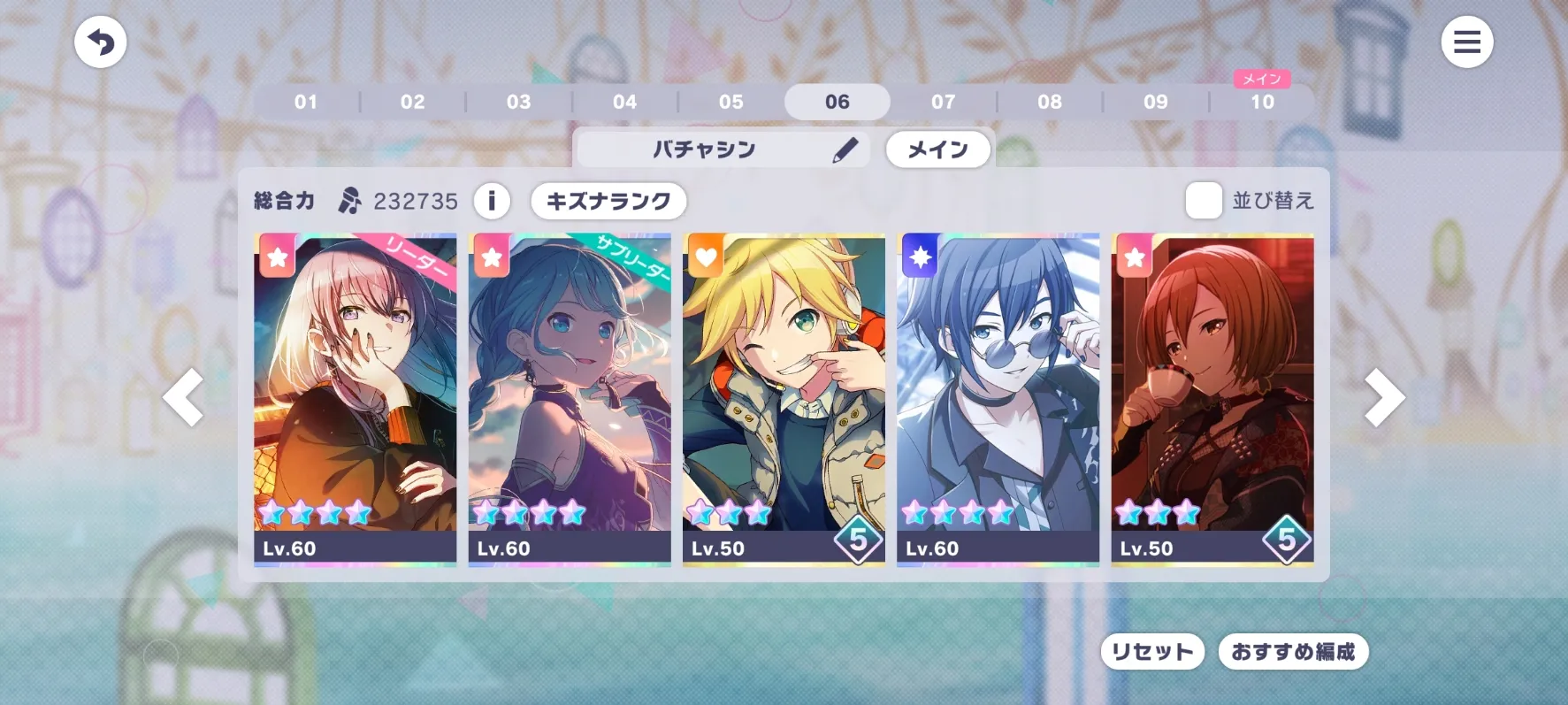Screen dimensions: 1568x705
Task: Open おすすめ編成 recommended formation
Action: click(x=1293, y=652)
